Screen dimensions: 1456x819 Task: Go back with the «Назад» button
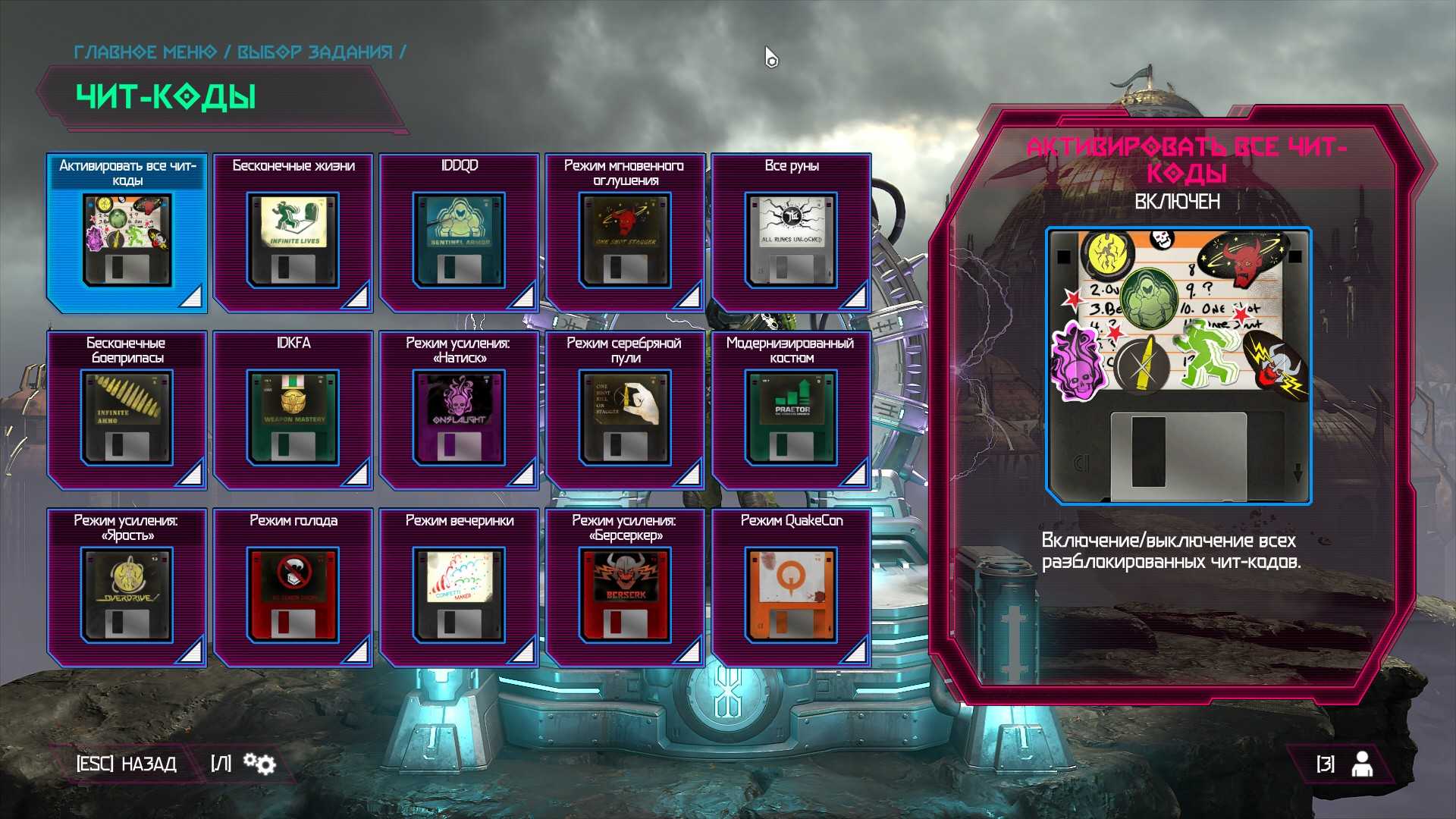click(127, 764)
